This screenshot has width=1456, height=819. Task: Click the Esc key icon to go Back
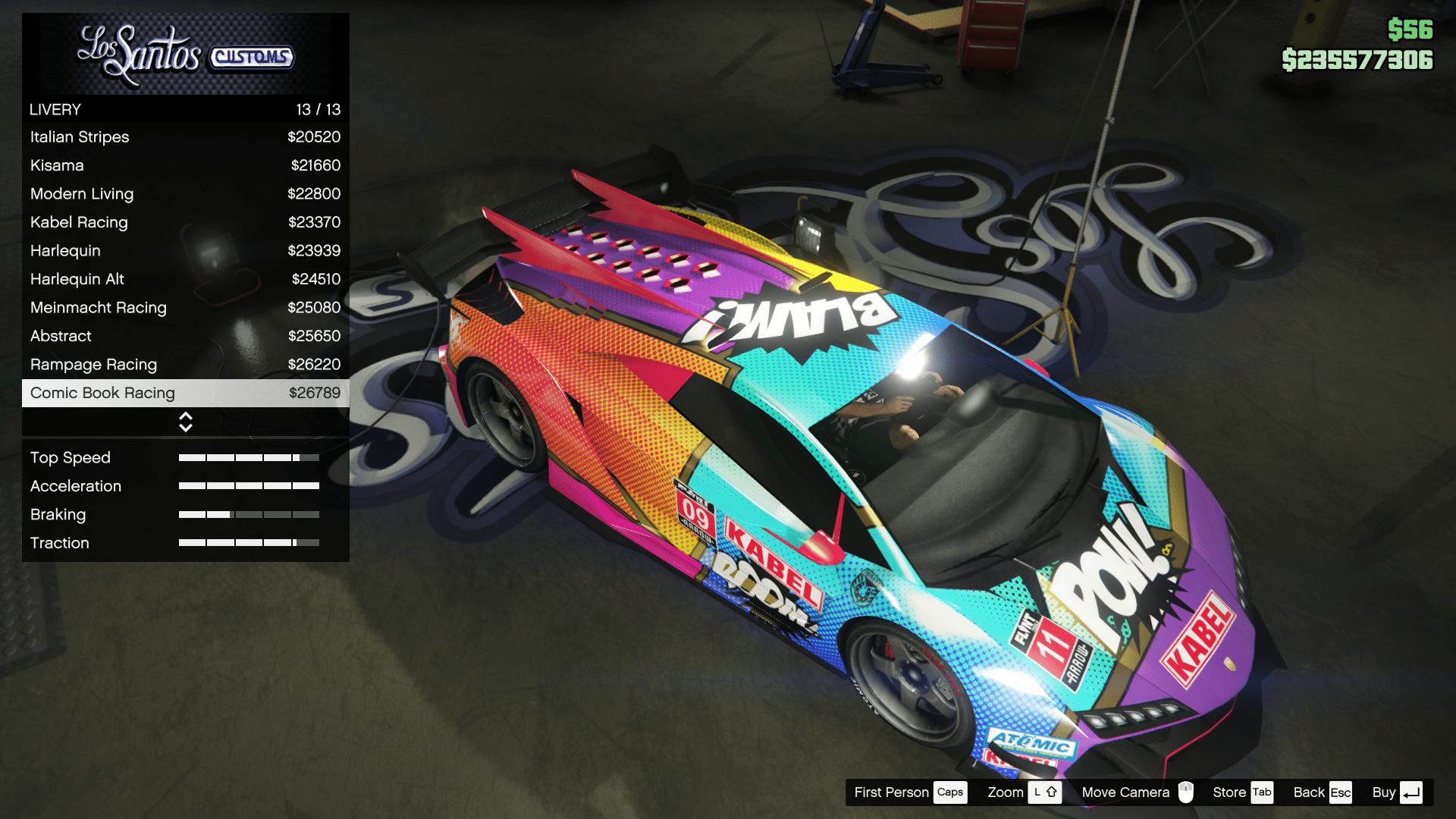1341,792
